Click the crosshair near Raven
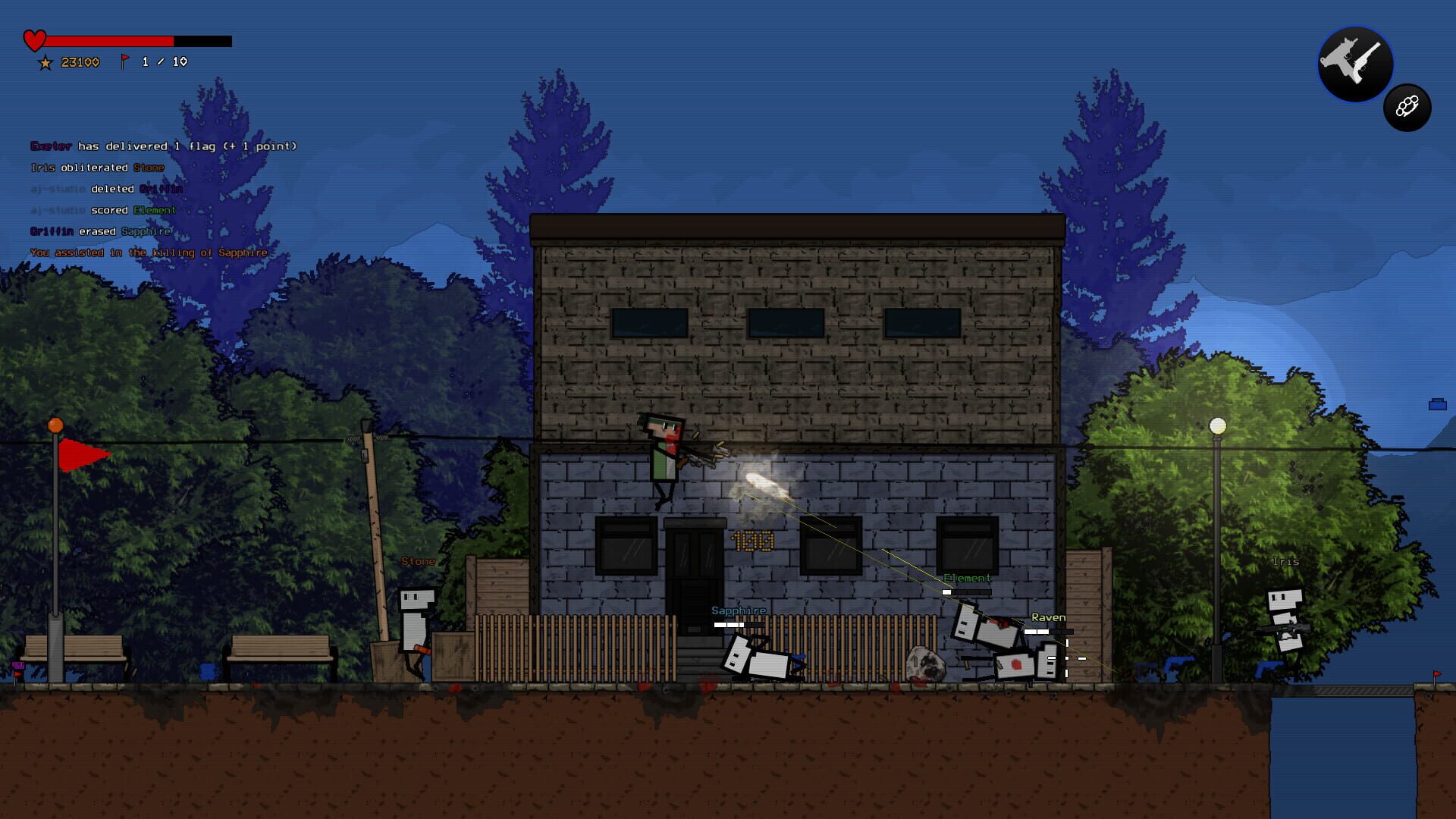 pyautogui.click(x=1067, y=660)
